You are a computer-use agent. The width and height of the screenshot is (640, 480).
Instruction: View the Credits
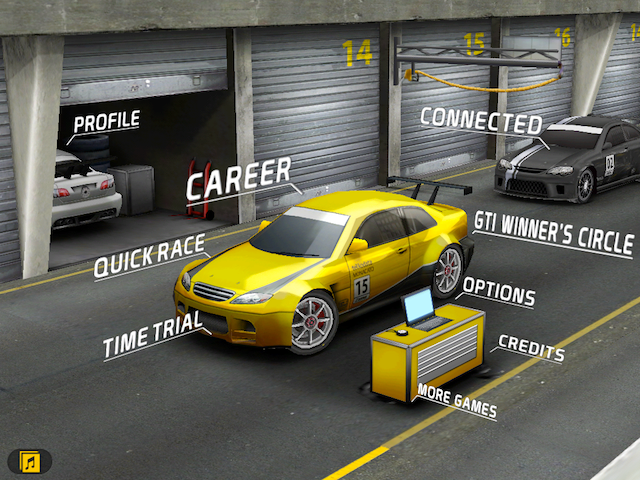pos(531,349)
